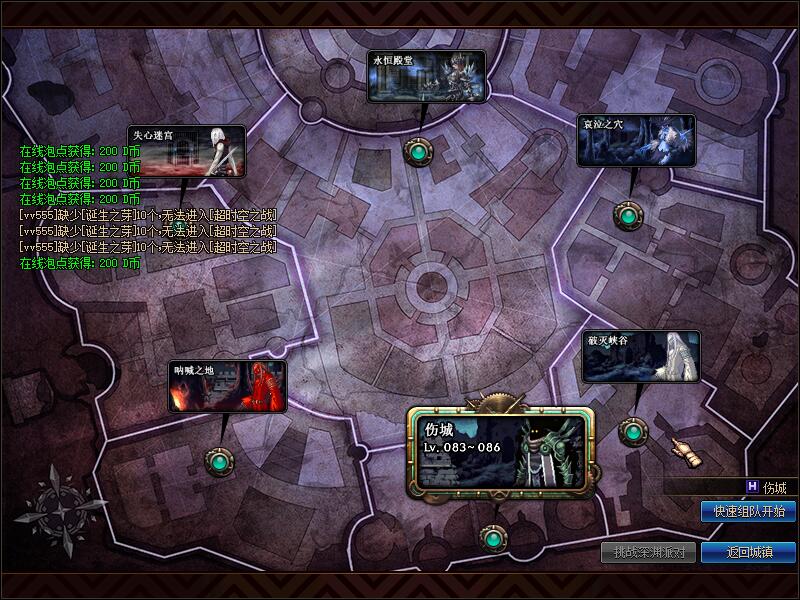The width and height of the screenshot is (800, 600).
Task: Select the 永恒殿堂 dungeon thumbnail
Action: tap(426, 77)
